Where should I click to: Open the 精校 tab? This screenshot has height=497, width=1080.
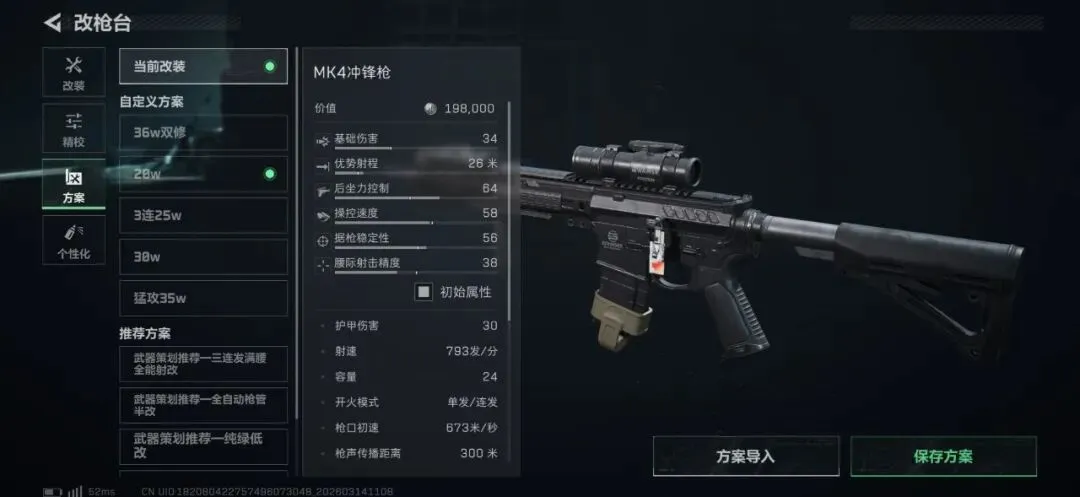pyautogui.click(x=73, y=129)
